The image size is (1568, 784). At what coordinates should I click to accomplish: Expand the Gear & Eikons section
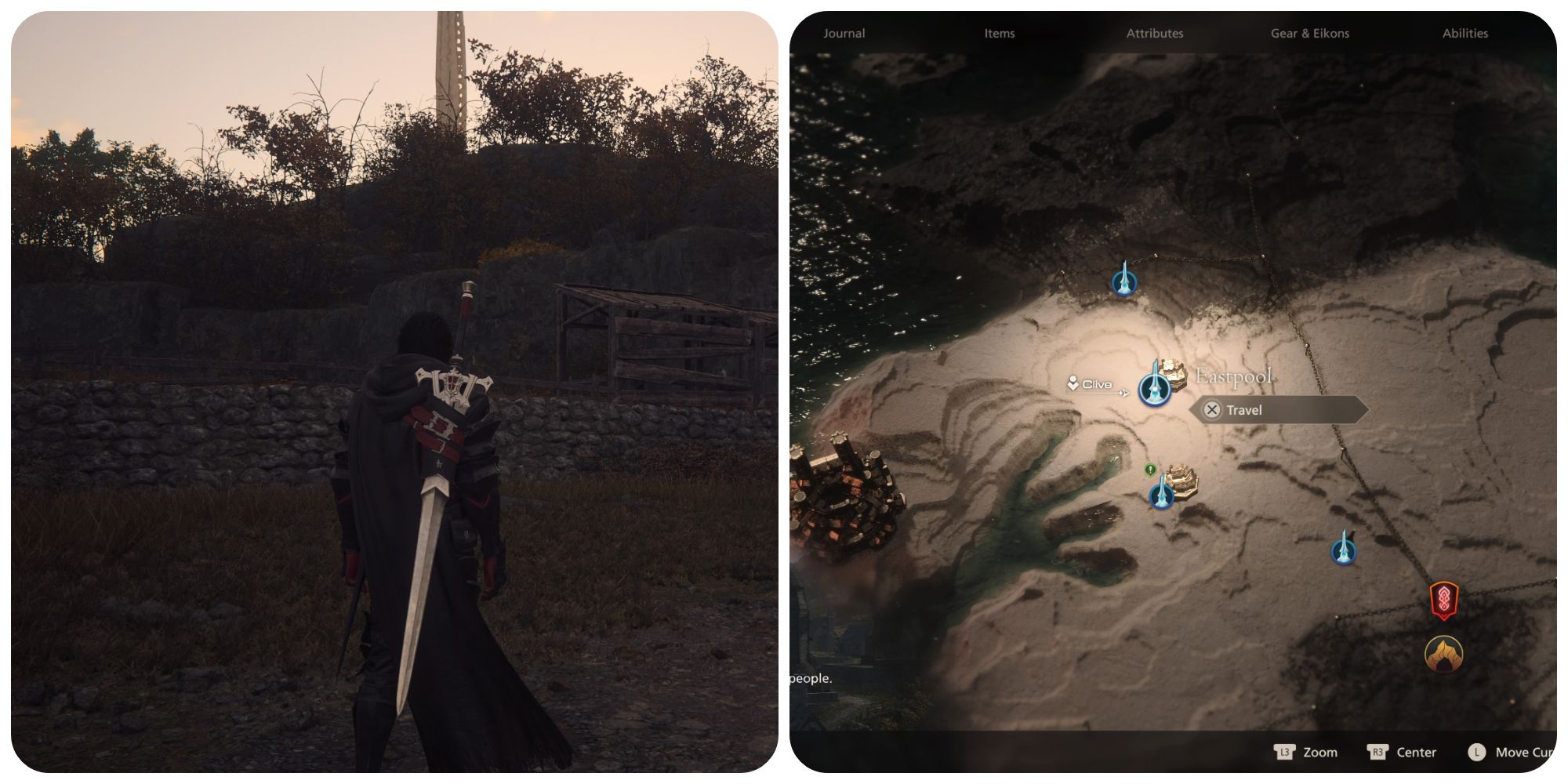point(1309,33)
